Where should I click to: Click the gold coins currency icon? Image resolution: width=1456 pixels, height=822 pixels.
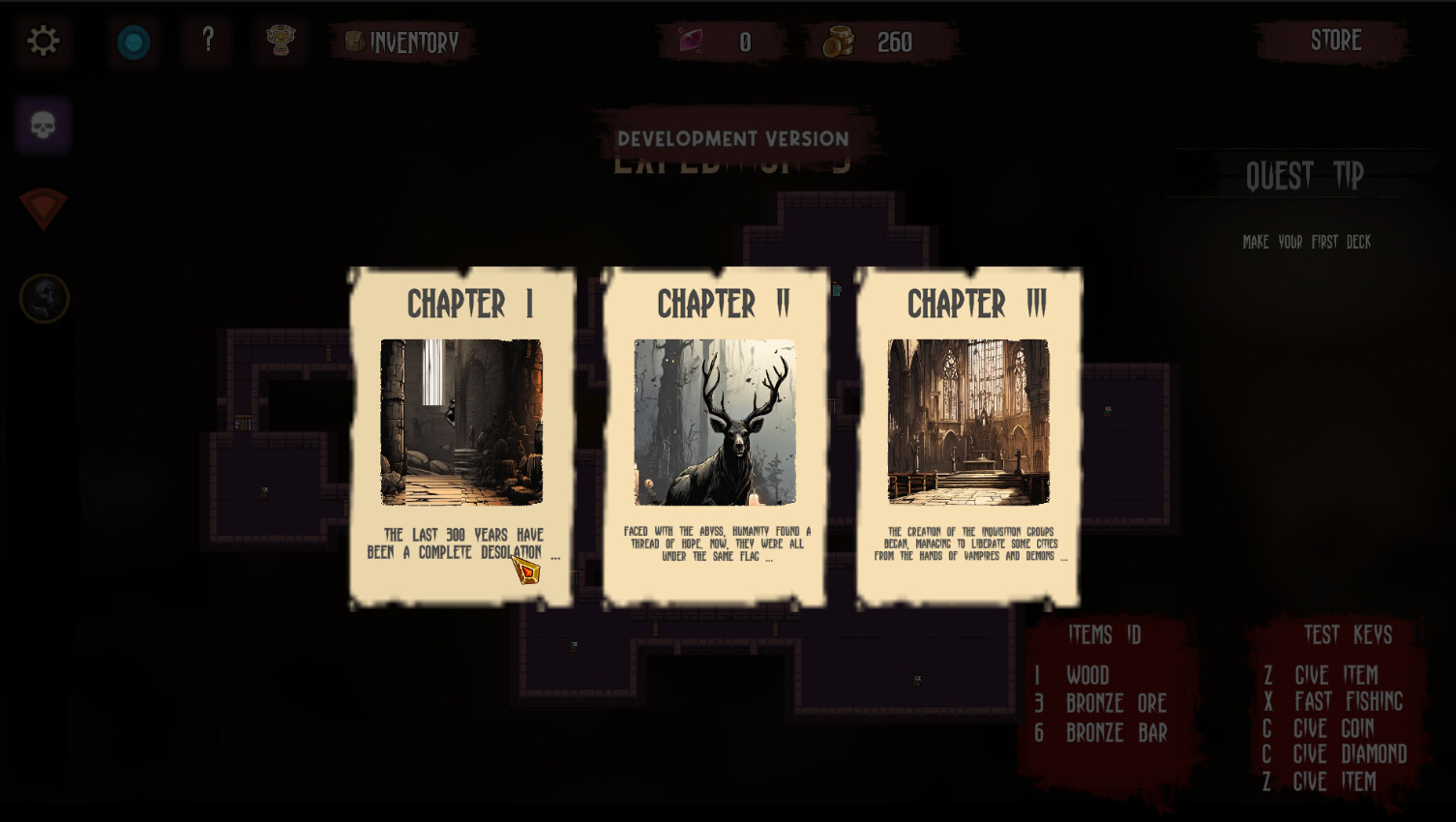[x=838, y=41]
